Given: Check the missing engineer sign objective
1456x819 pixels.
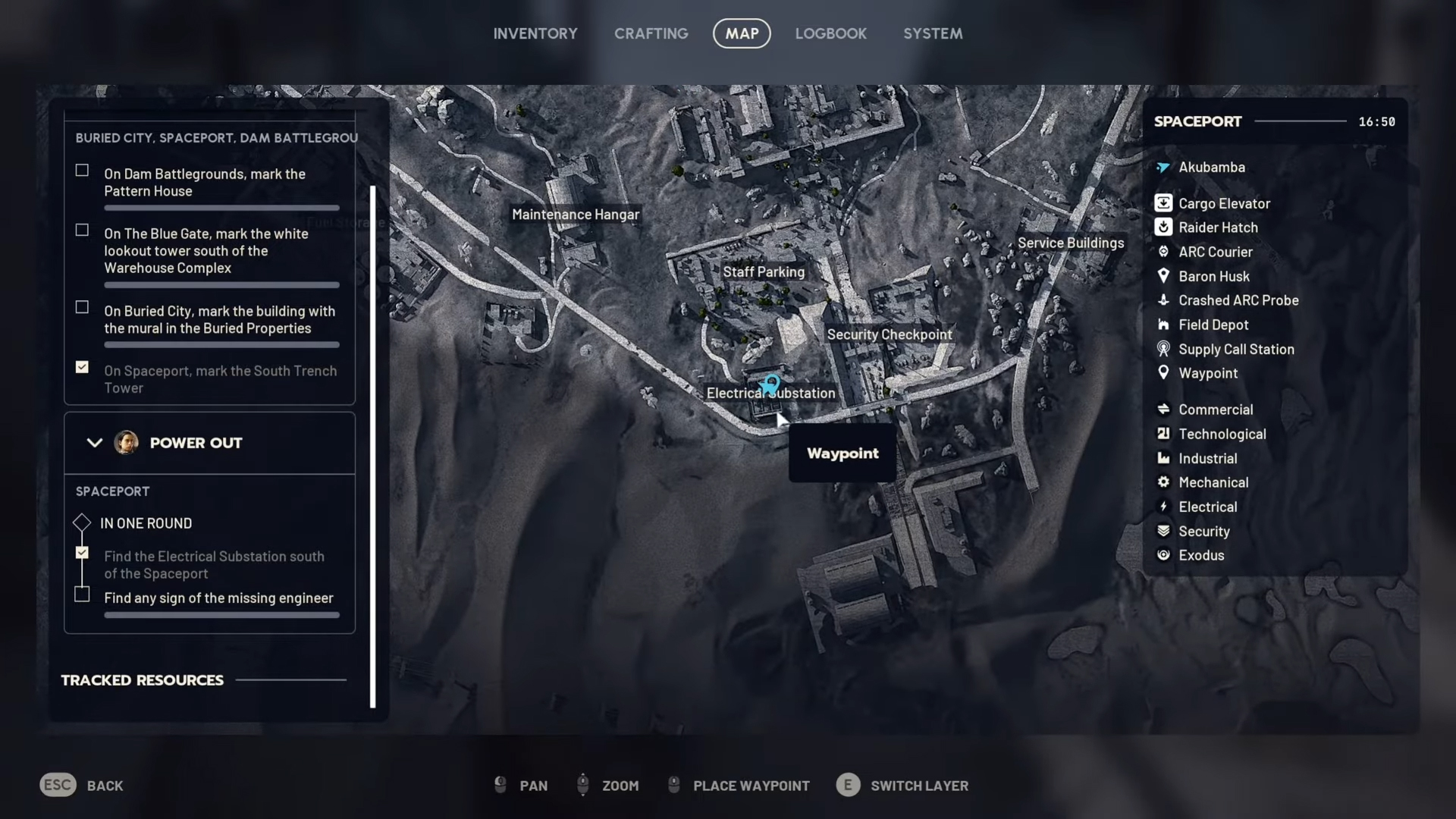Looking at the screenshot, I should click(82, 595).
